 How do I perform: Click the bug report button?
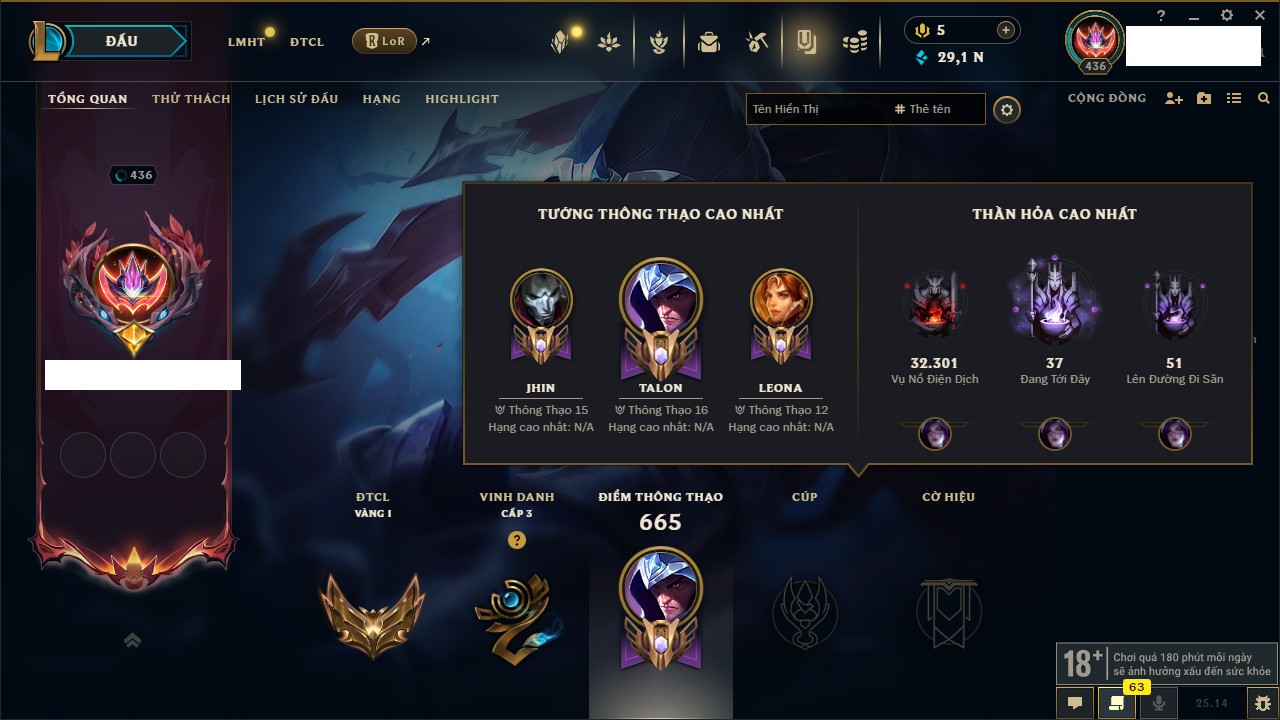tap(1263, 703)
